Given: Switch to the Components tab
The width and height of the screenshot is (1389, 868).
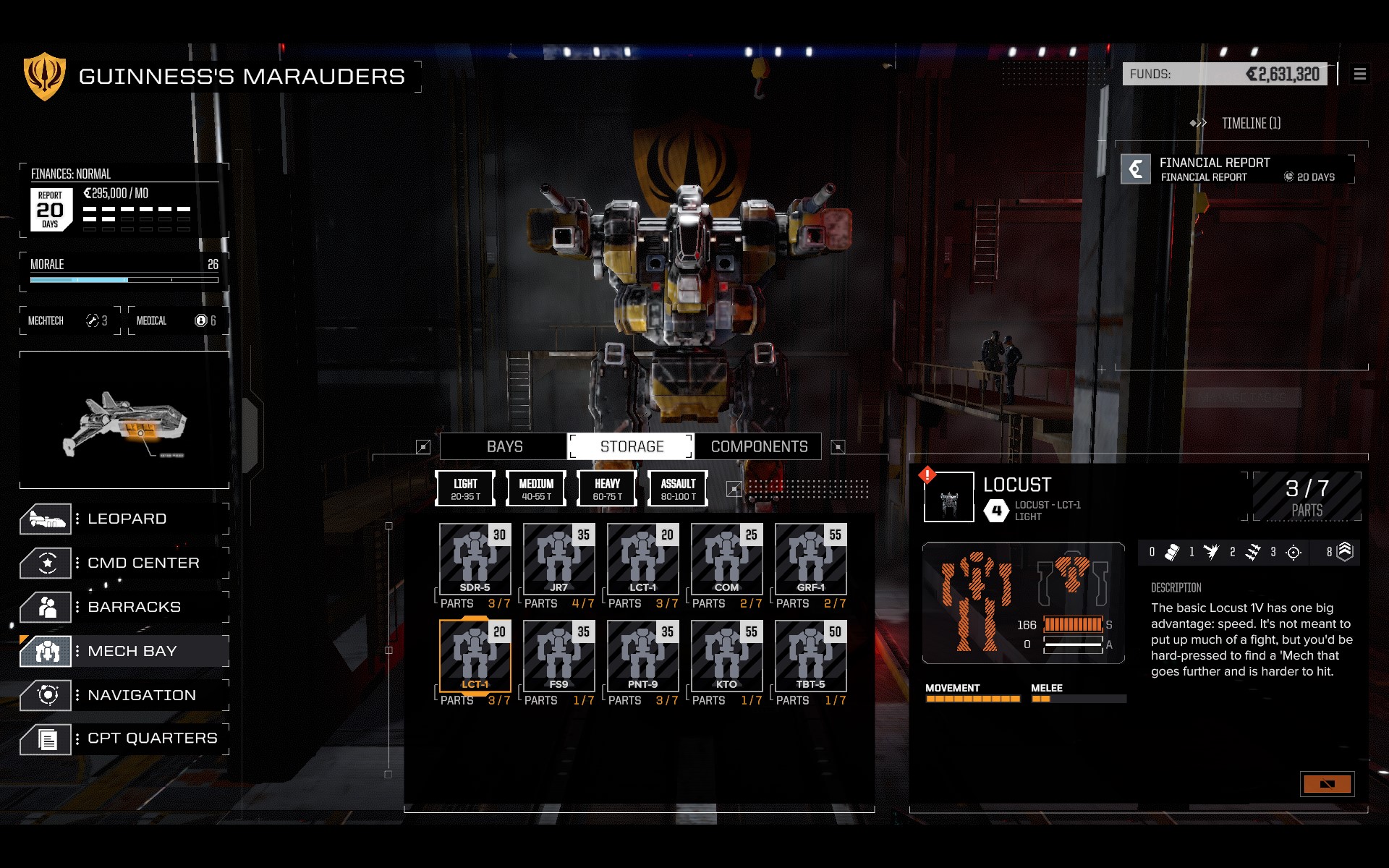Looking at the screenshot, I should 759,446.
